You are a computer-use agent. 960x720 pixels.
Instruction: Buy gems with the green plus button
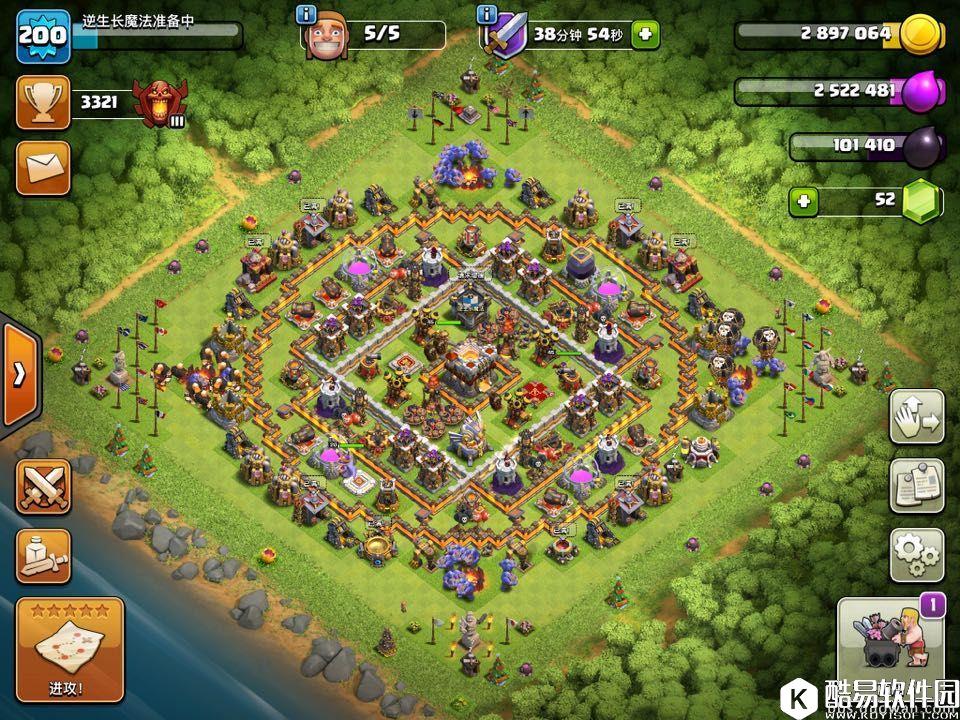tap(803, 201)
